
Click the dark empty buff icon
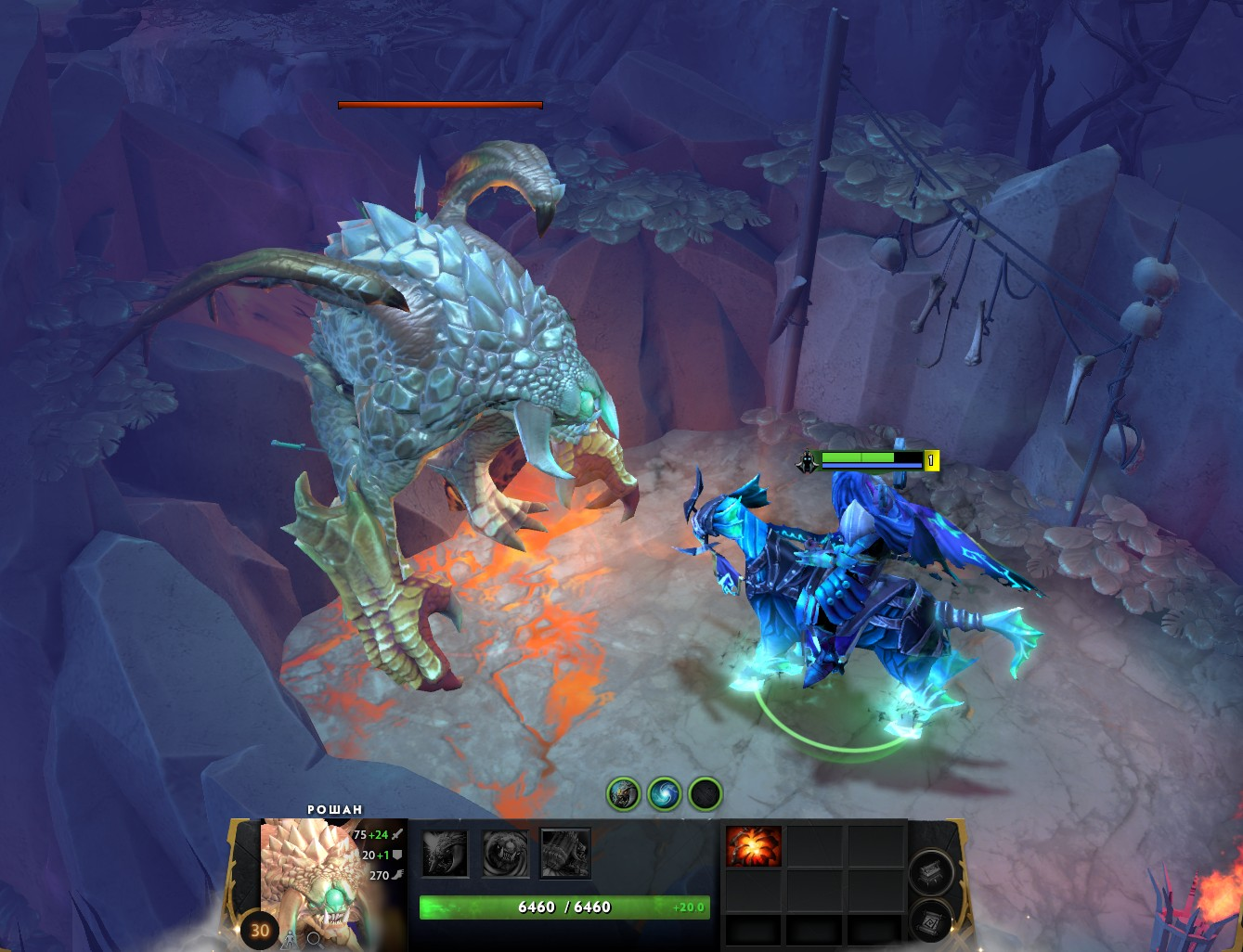(x=706, y=794)
